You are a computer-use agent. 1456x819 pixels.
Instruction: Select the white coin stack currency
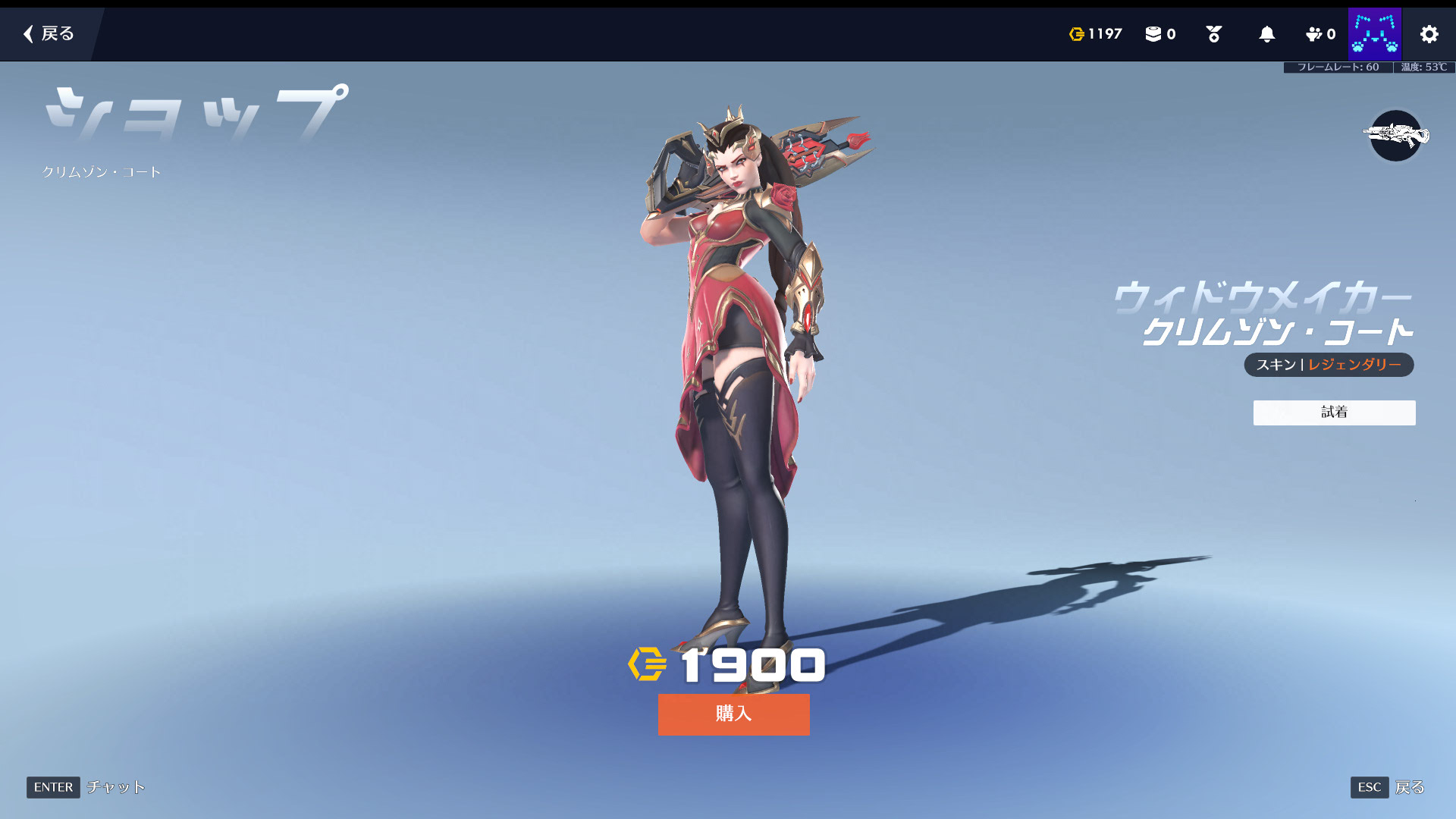point(1159,34)
